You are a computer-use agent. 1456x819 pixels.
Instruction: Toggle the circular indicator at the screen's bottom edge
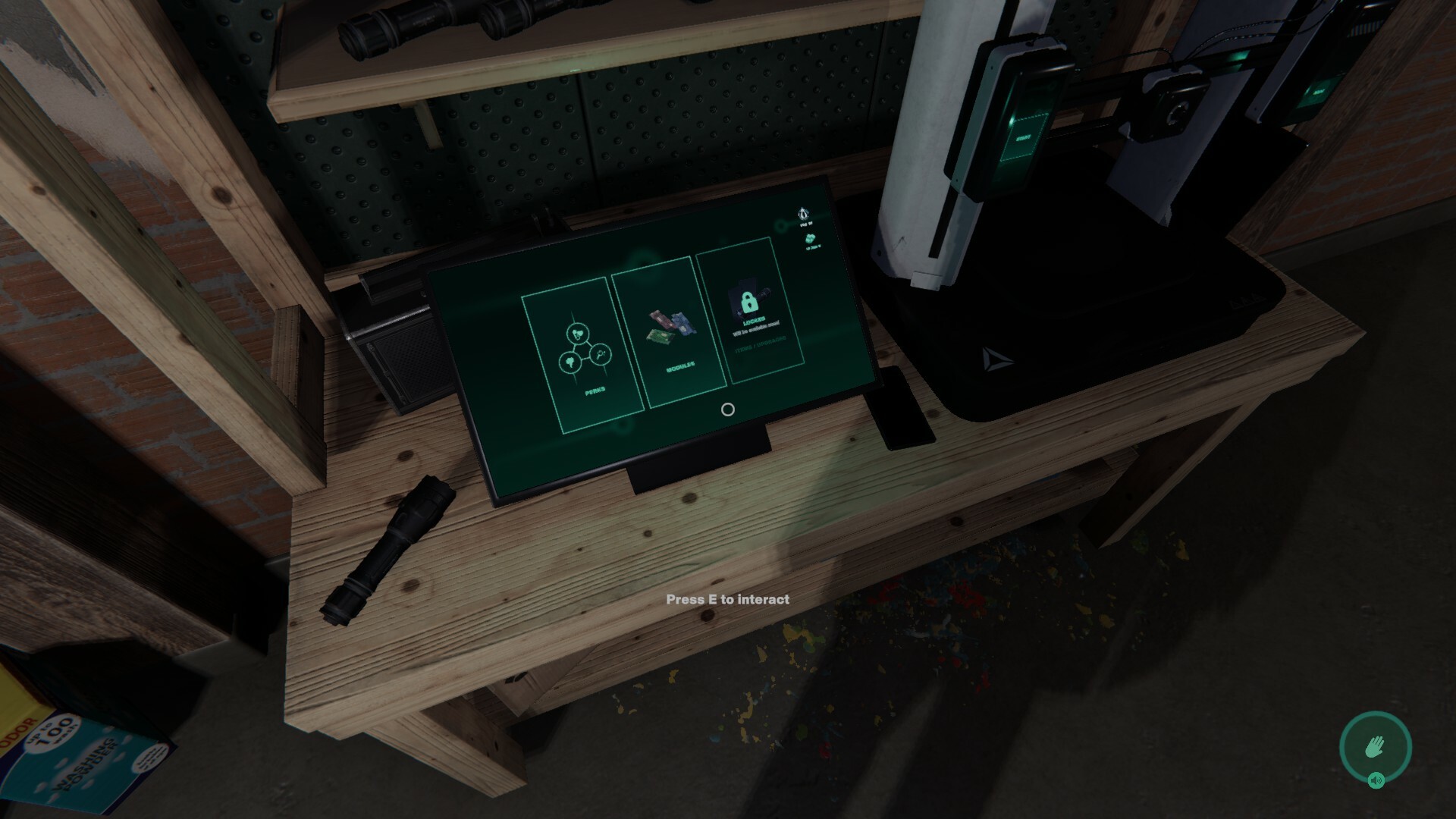pos(727,410)
